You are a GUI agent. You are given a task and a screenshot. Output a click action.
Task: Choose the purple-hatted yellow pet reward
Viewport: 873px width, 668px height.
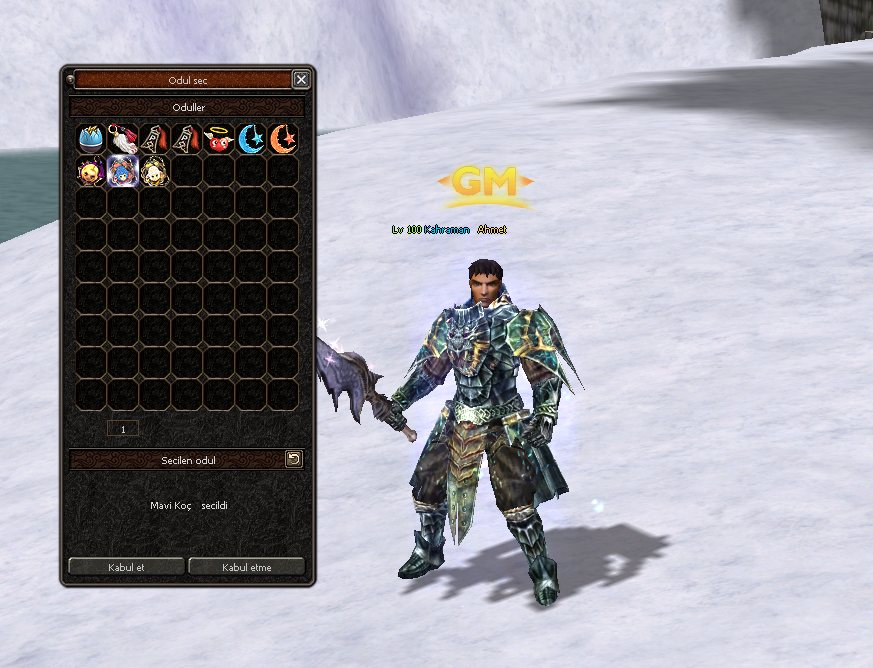click(91, 171)
